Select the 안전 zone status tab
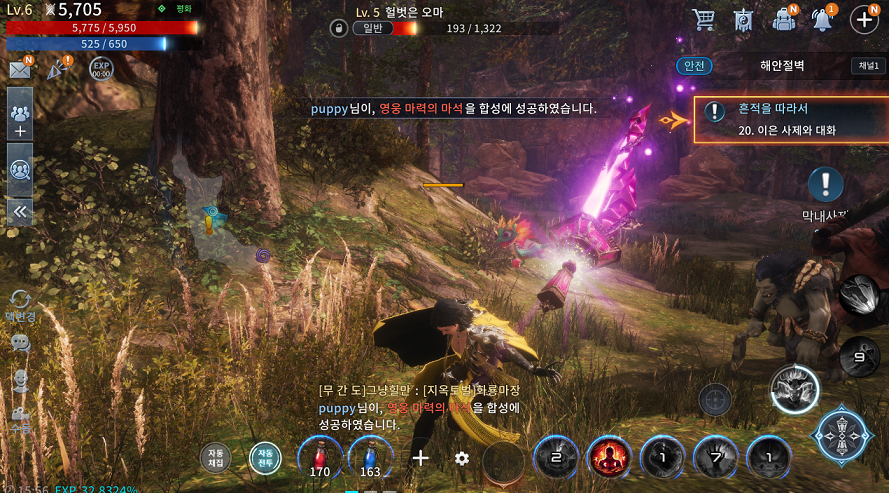This screenshot has height=493, width=889. coord(695,66)
